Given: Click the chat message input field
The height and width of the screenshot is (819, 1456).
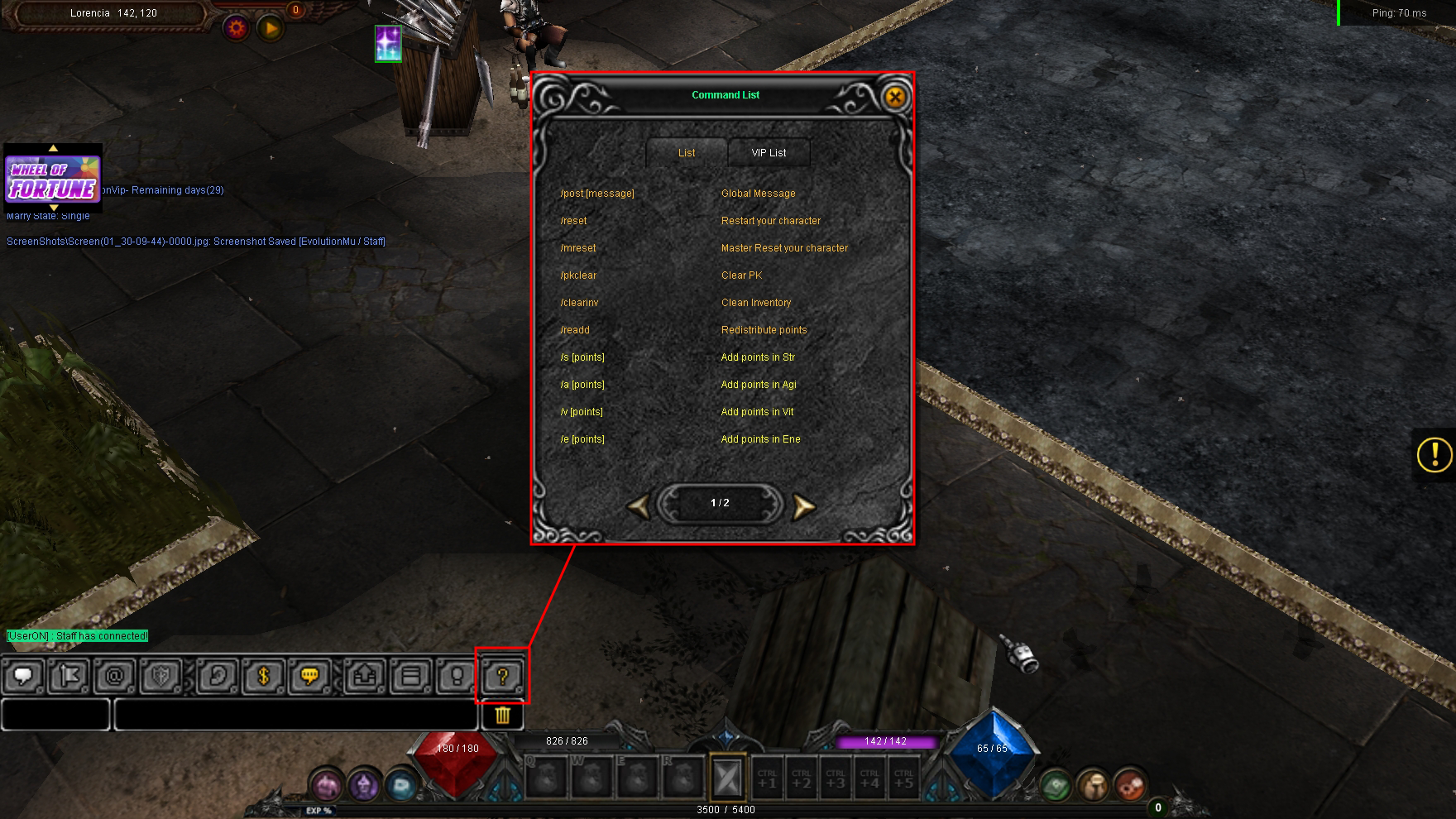Looking at the screenshot, I should (x=295, y=715).
